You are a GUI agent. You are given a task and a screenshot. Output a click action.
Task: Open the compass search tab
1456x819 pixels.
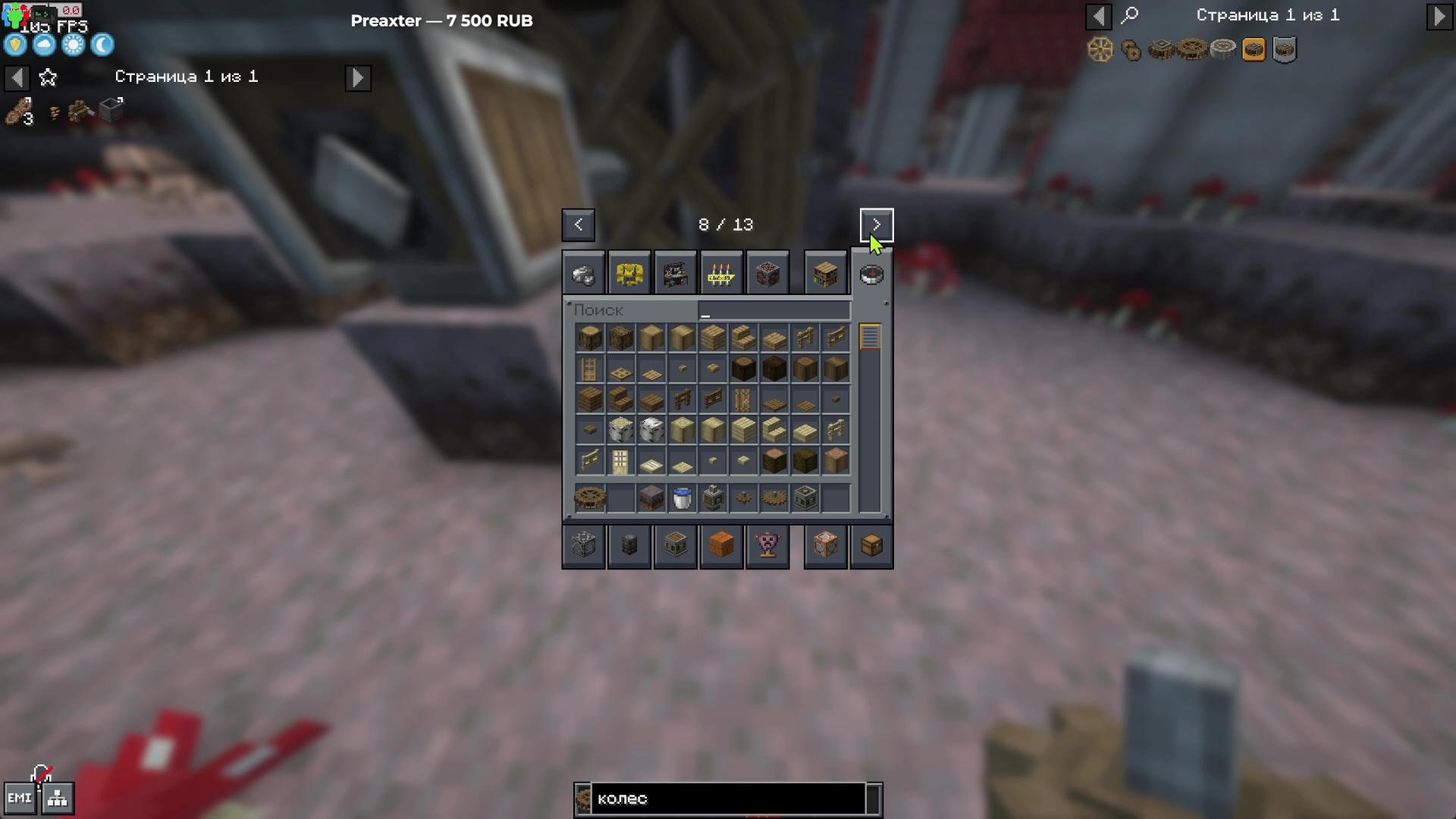tap(871, 274)
